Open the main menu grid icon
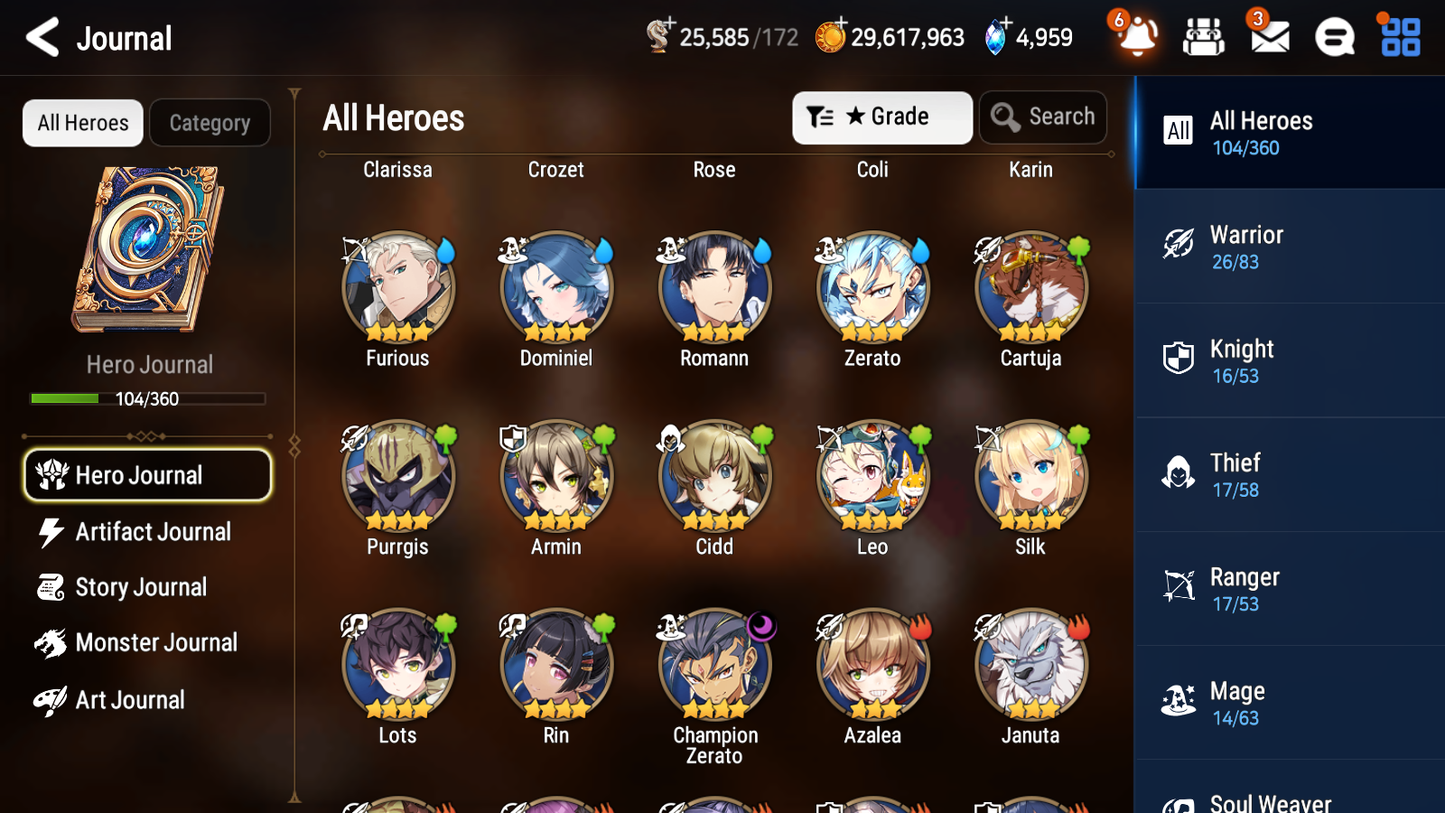The image size is (1445, 813). 1399,36
